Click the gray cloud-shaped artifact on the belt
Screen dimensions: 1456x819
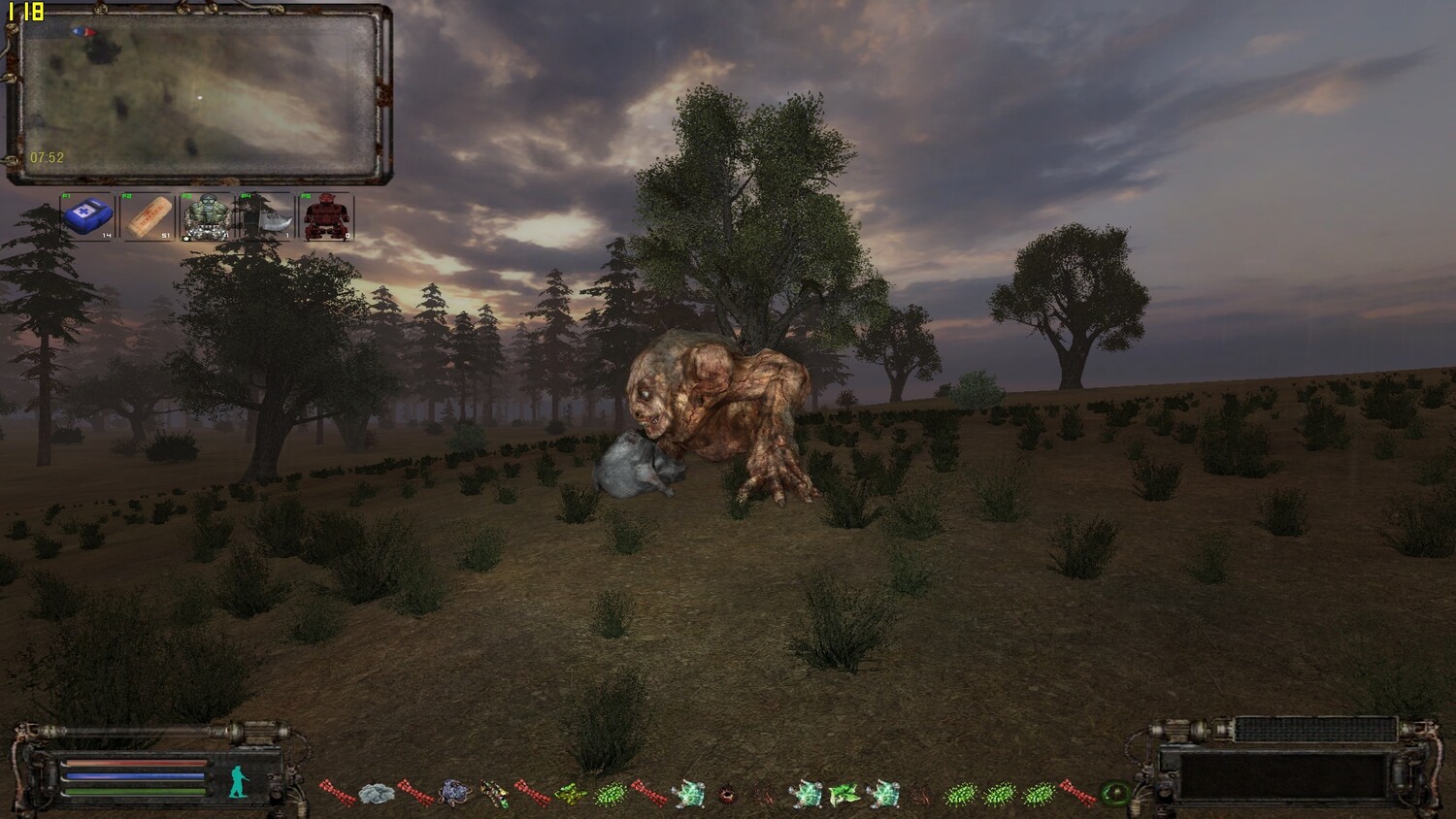click(377, 794)
